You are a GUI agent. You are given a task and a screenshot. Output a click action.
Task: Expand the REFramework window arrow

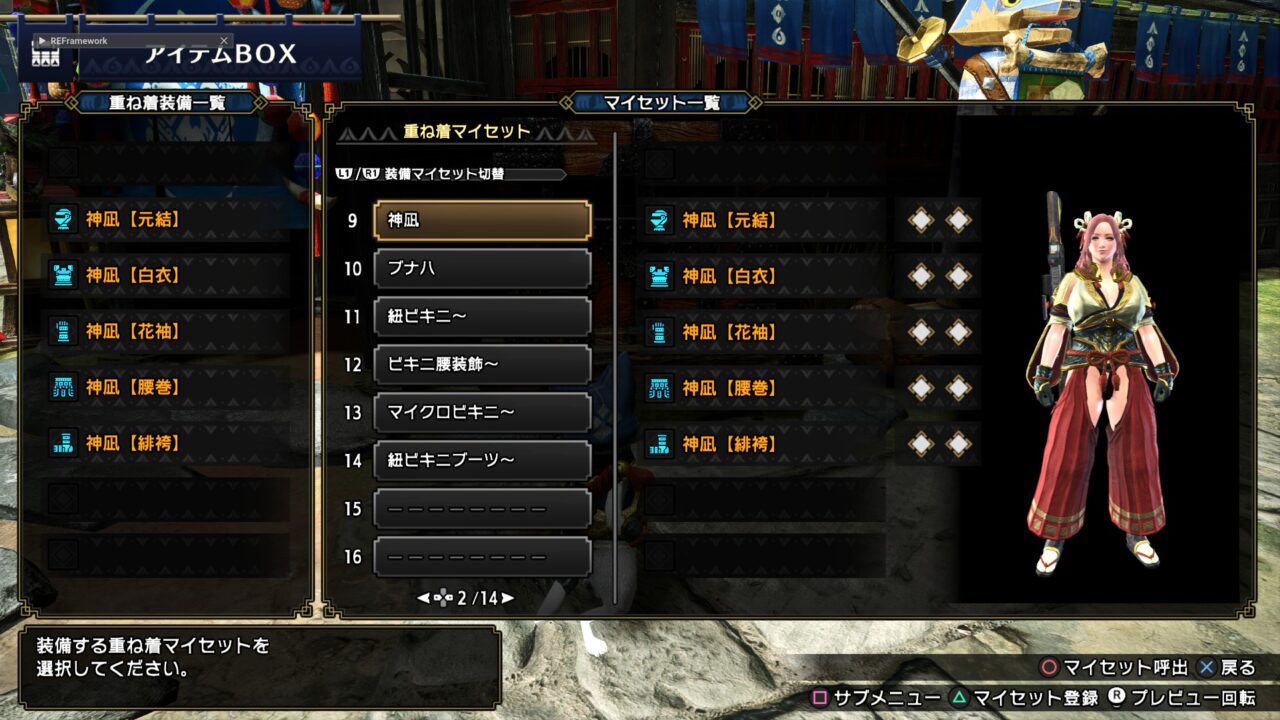pyautogui.click(x=42, y=41)
